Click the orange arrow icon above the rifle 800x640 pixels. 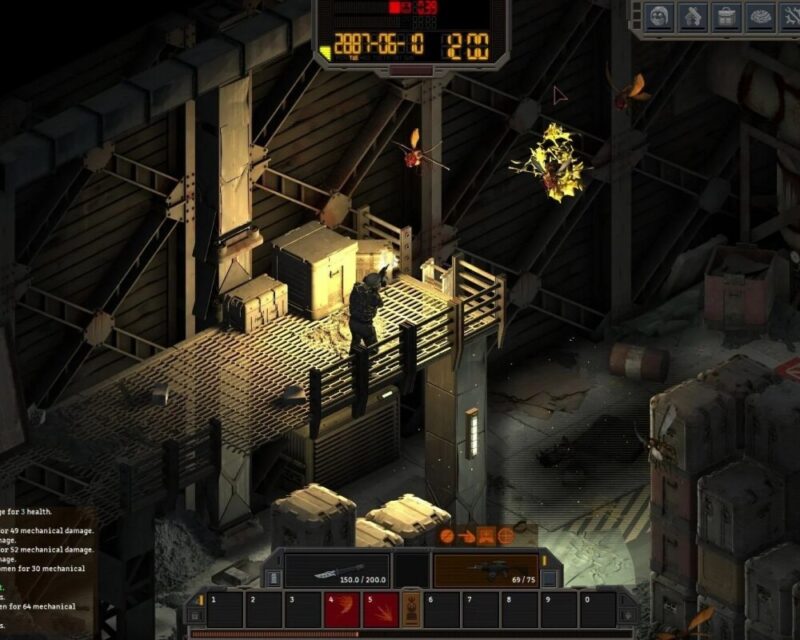tap(466, 536)
